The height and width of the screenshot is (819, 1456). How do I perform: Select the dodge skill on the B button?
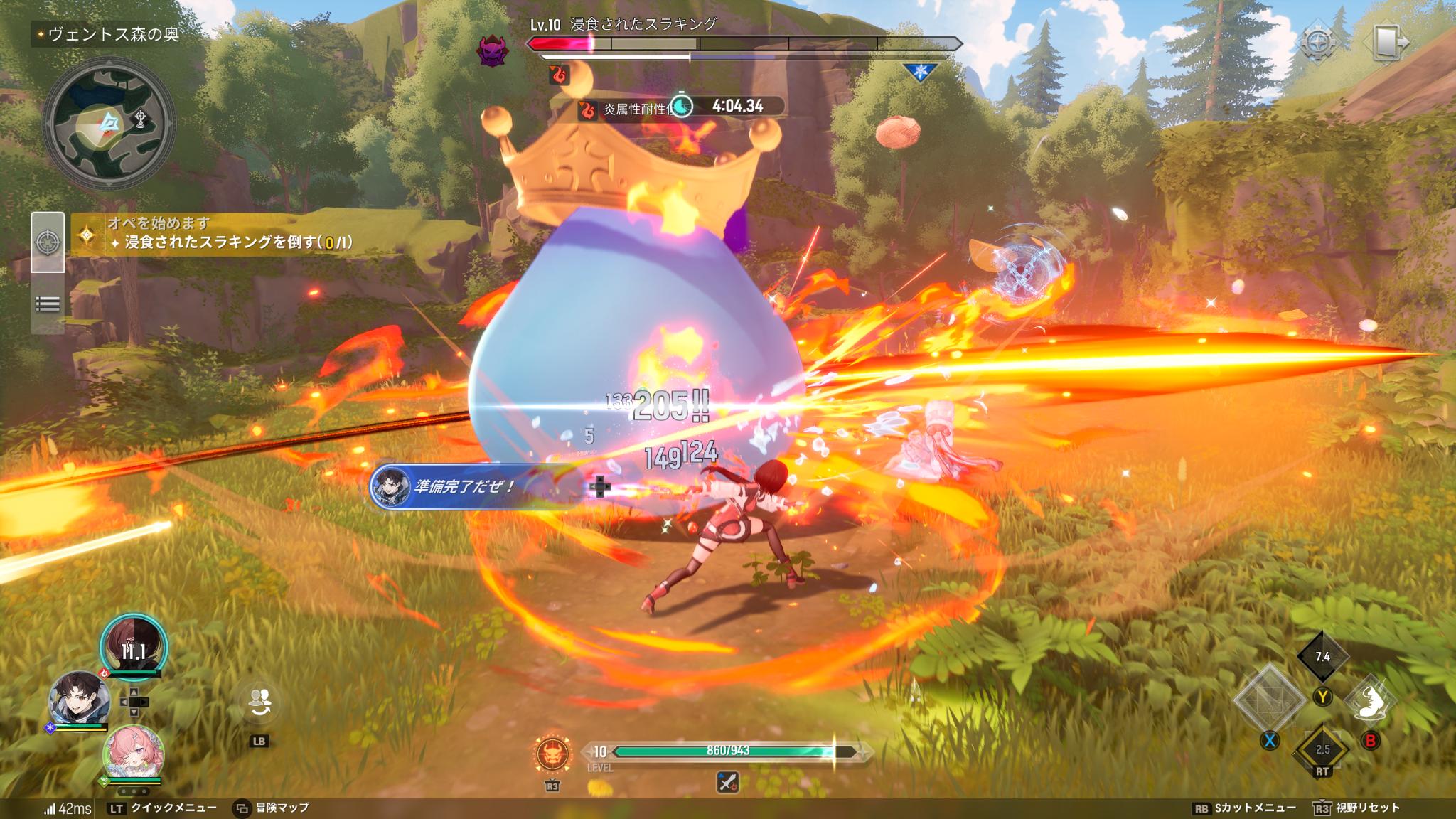pos(1371,702)
